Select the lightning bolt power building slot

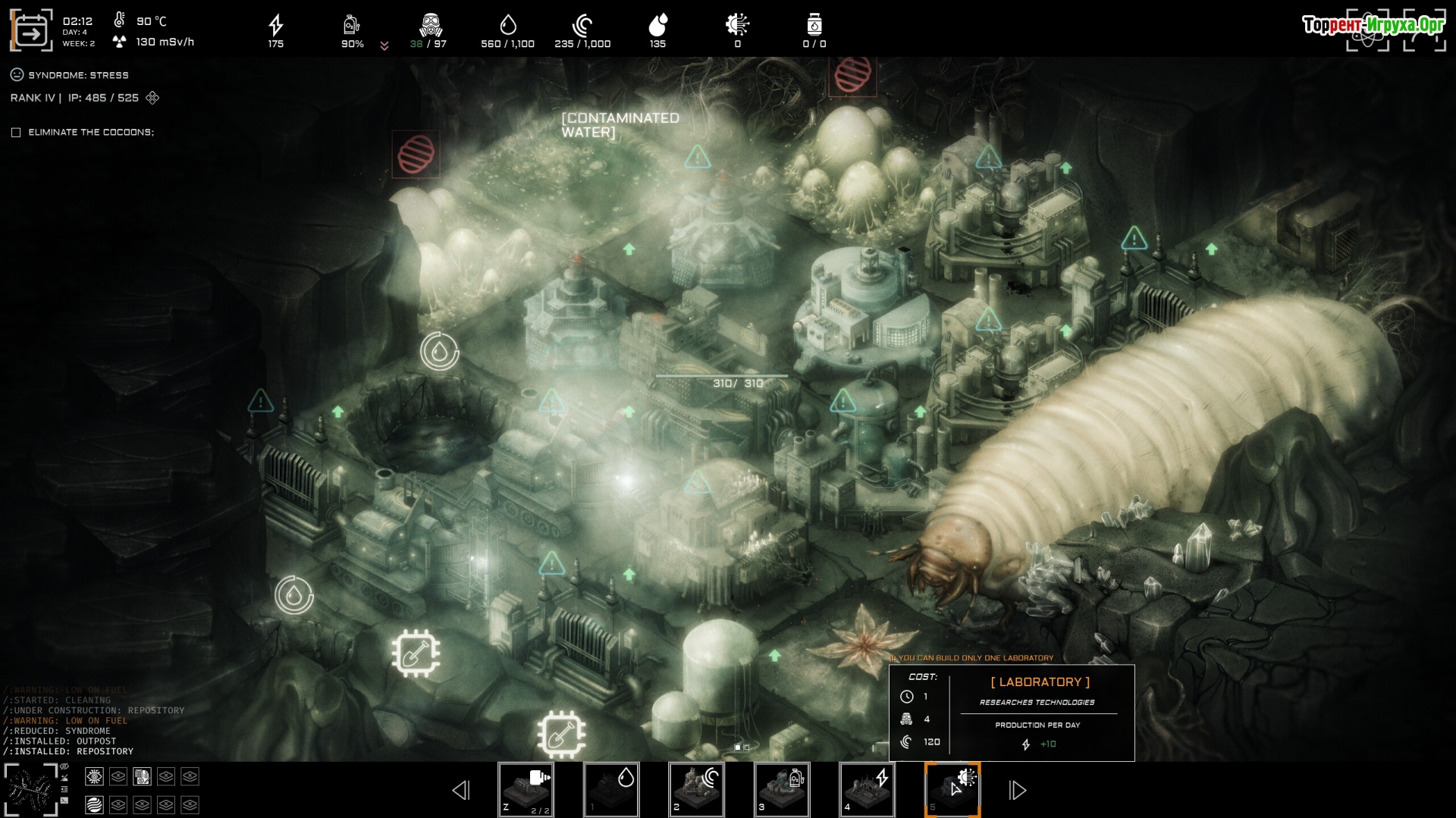pos(867,790)
